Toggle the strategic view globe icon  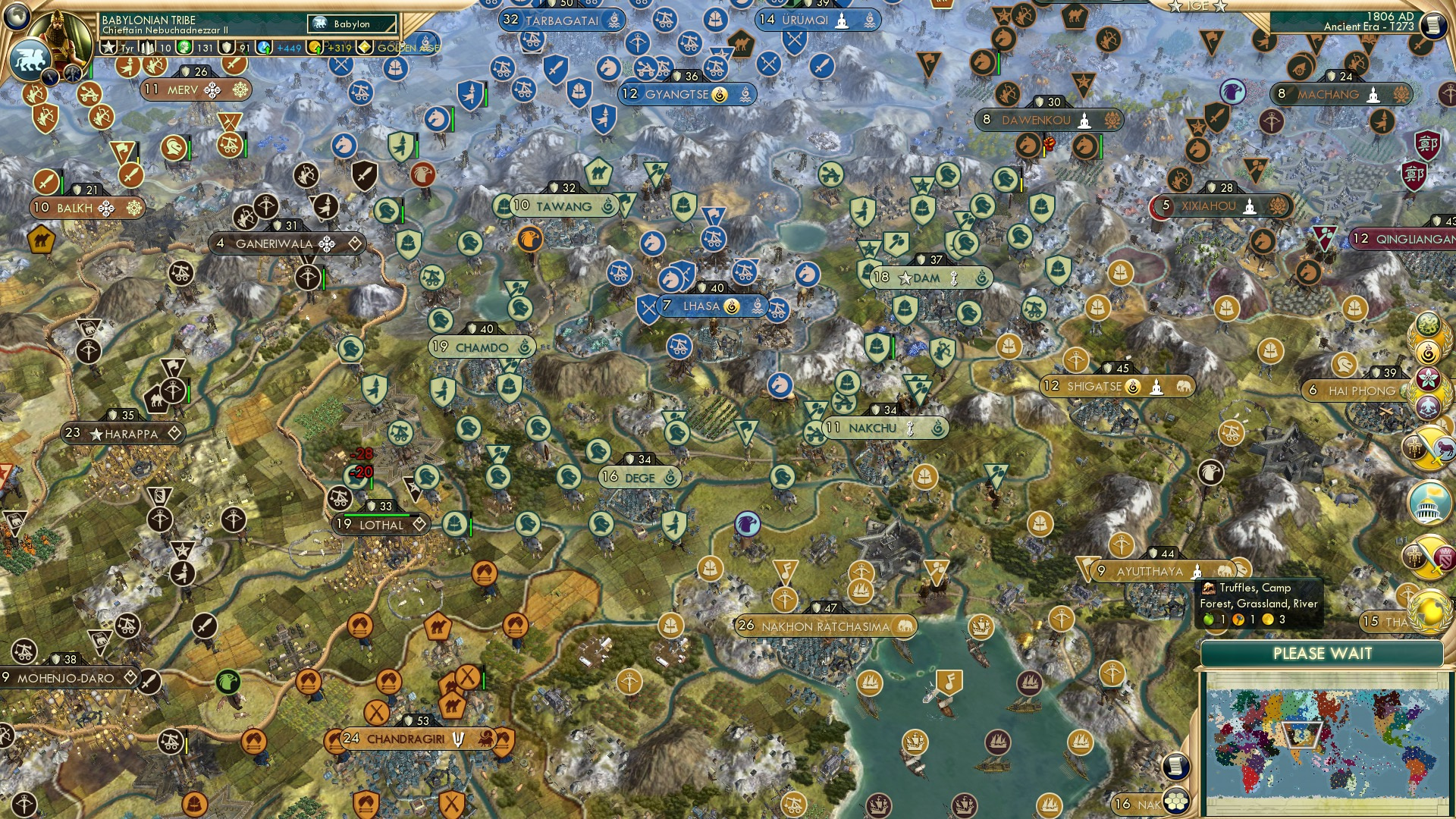[x=18, y=18]
